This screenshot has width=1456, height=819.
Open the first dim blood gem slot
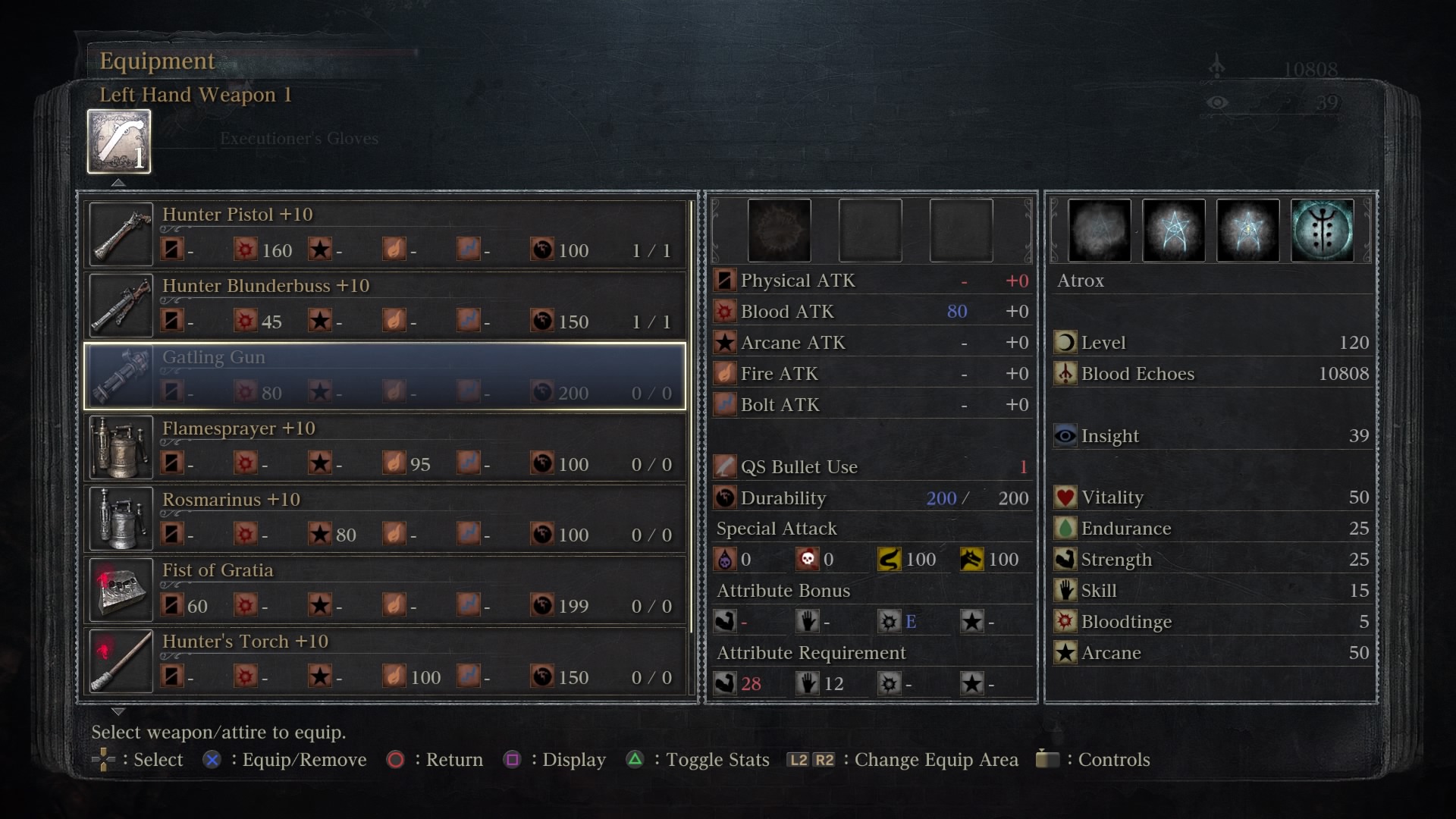pos(779,230)
